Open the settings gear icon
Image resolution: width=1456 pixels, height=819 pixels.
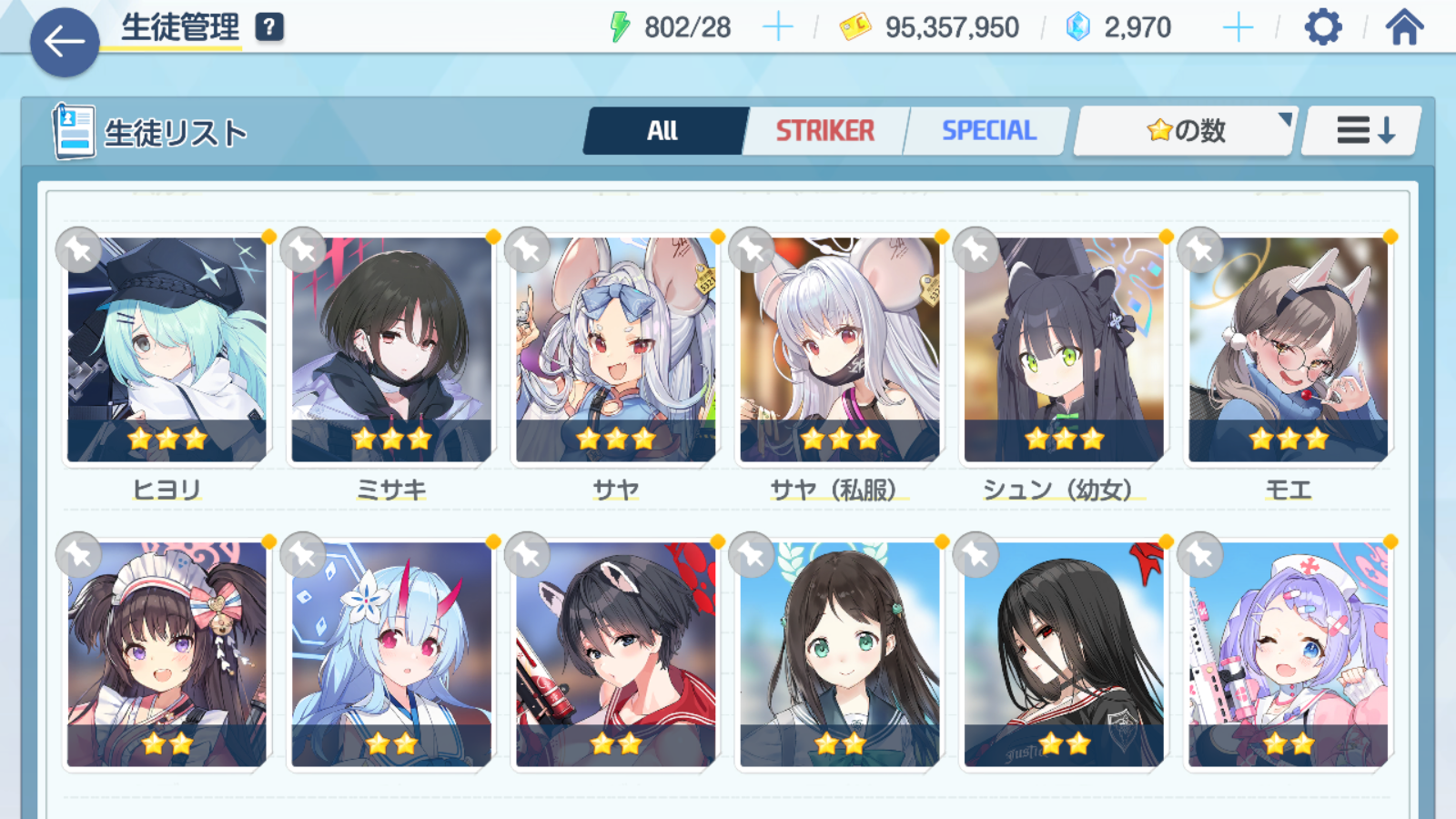1322,27
